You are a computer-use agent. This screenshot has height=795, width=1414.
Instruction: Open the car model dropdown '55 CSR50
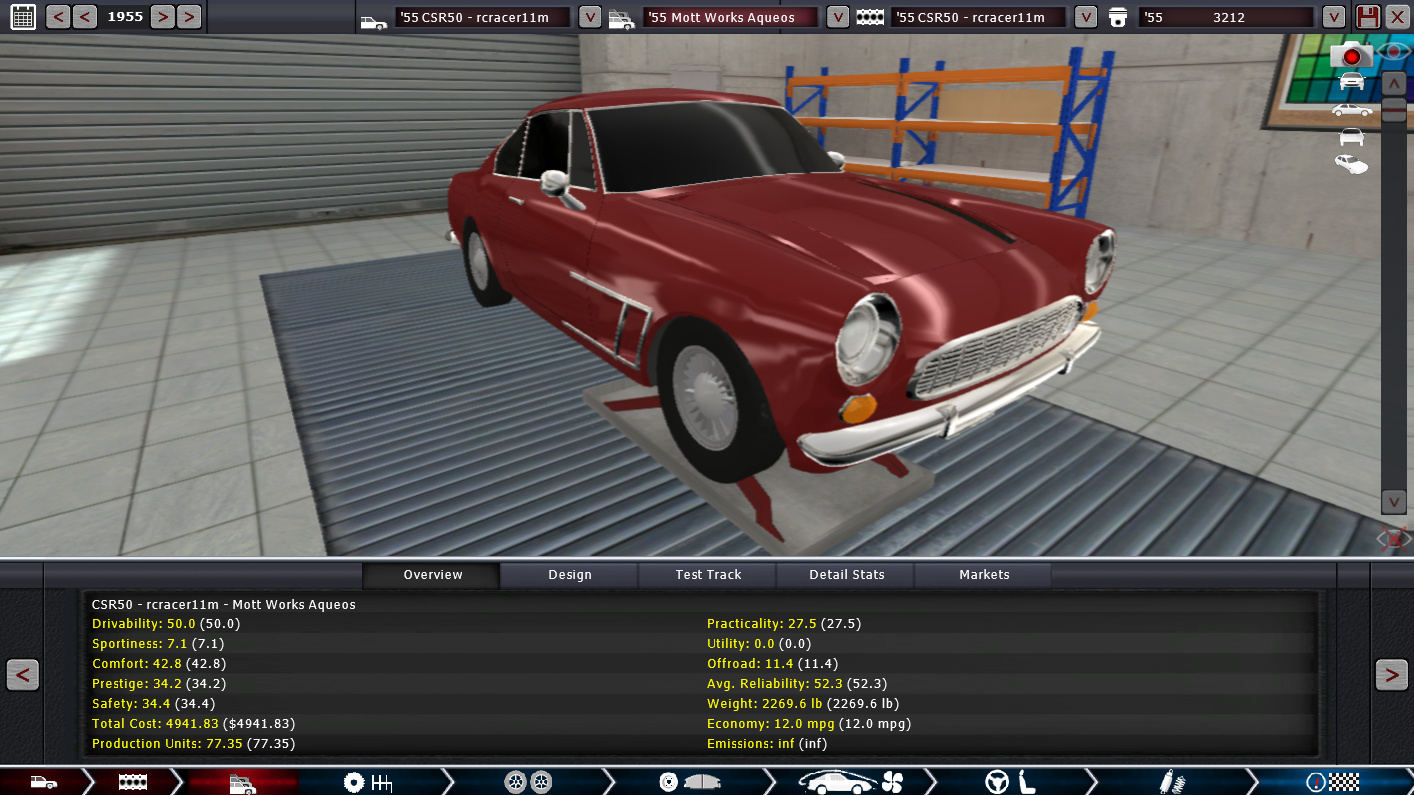[590, 17]
